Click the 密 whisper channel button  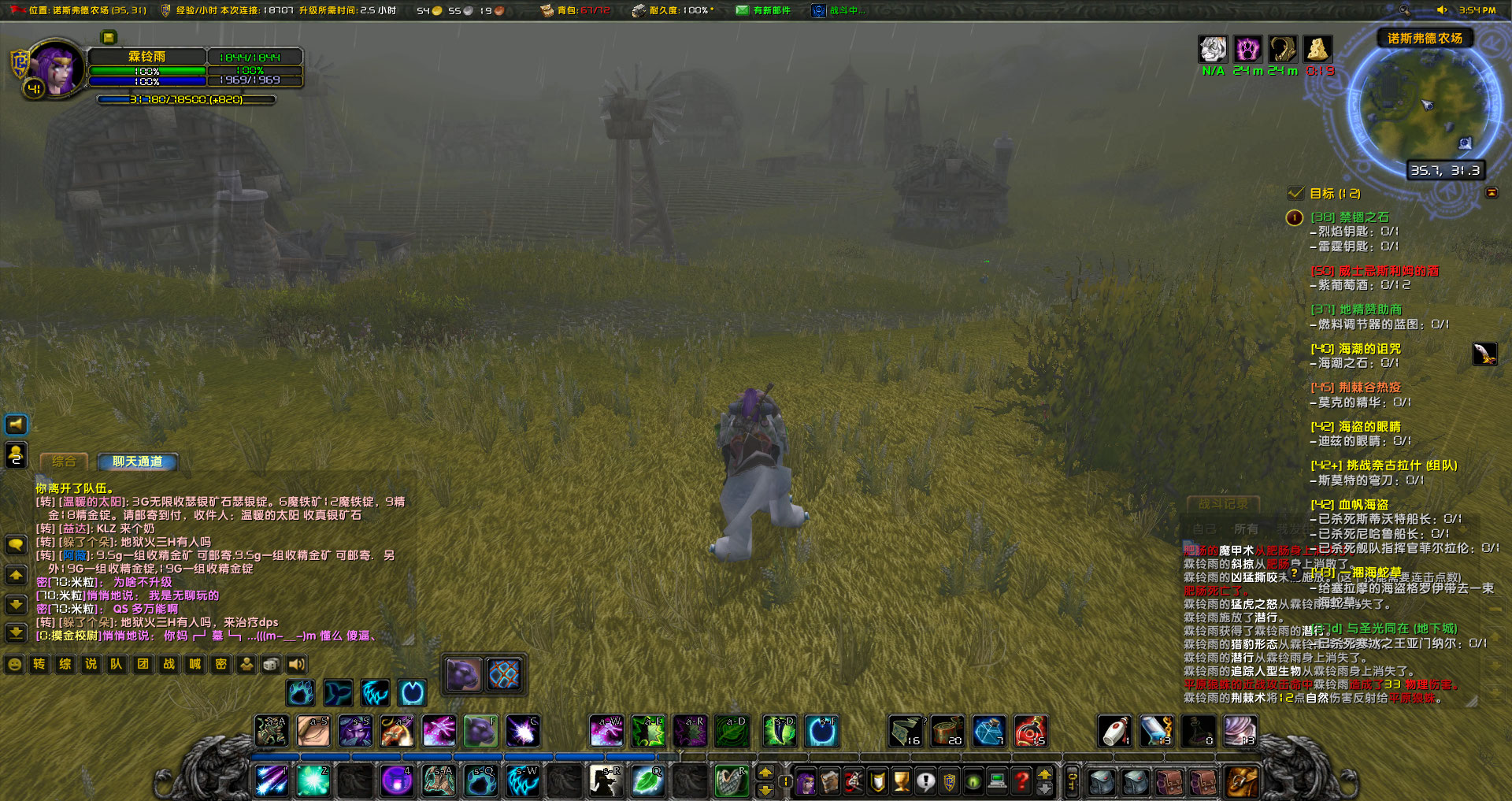coord(220,664)
